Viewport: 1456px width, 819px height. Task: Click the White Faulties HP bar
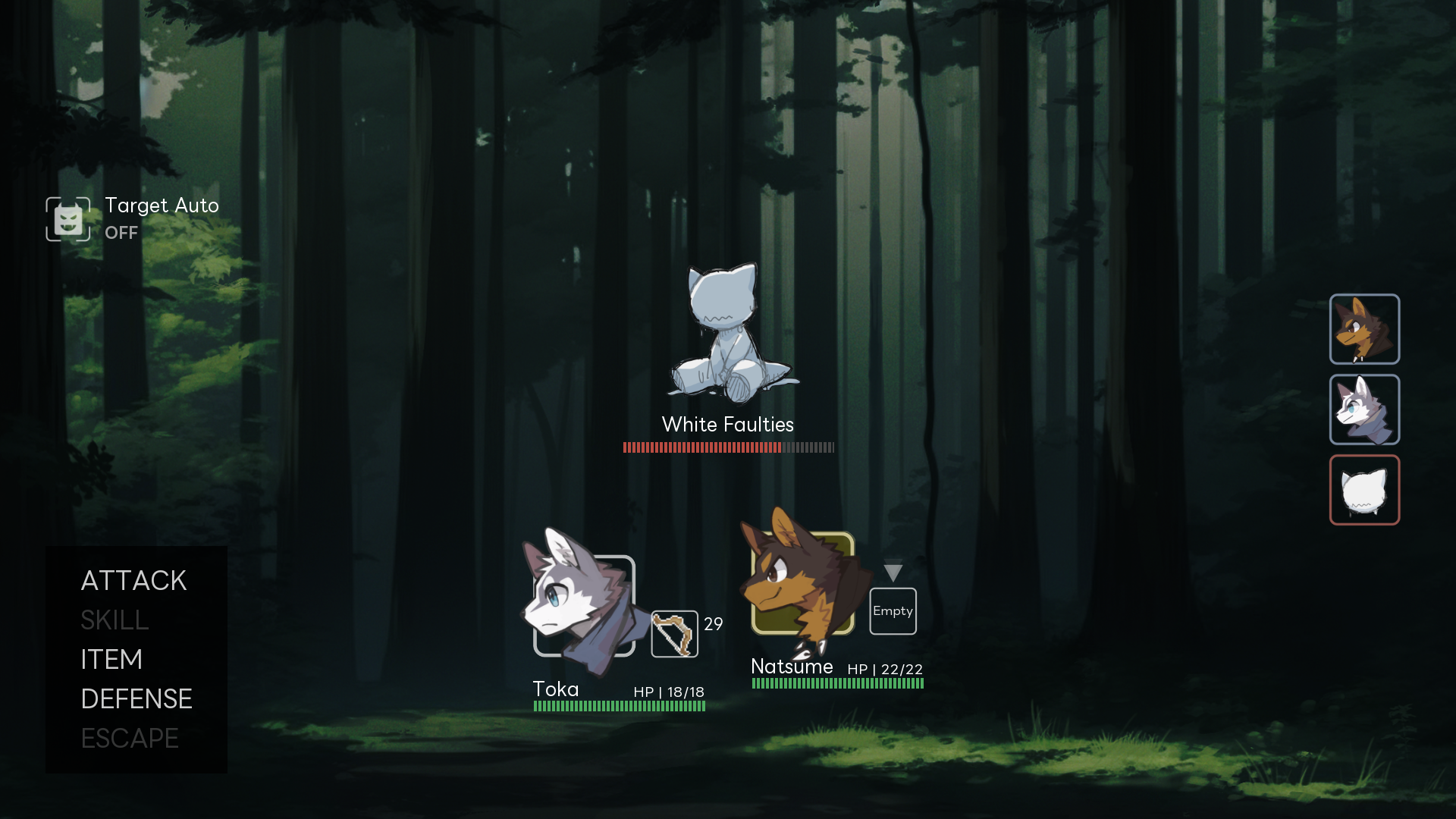(x=726, y=448)
